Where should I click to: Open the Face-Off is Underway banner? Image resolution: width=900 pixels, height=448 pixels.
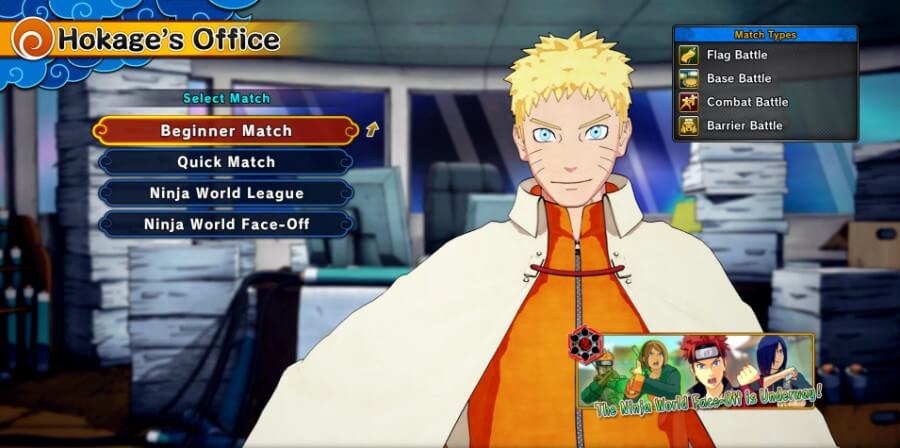tap(697, 372)
